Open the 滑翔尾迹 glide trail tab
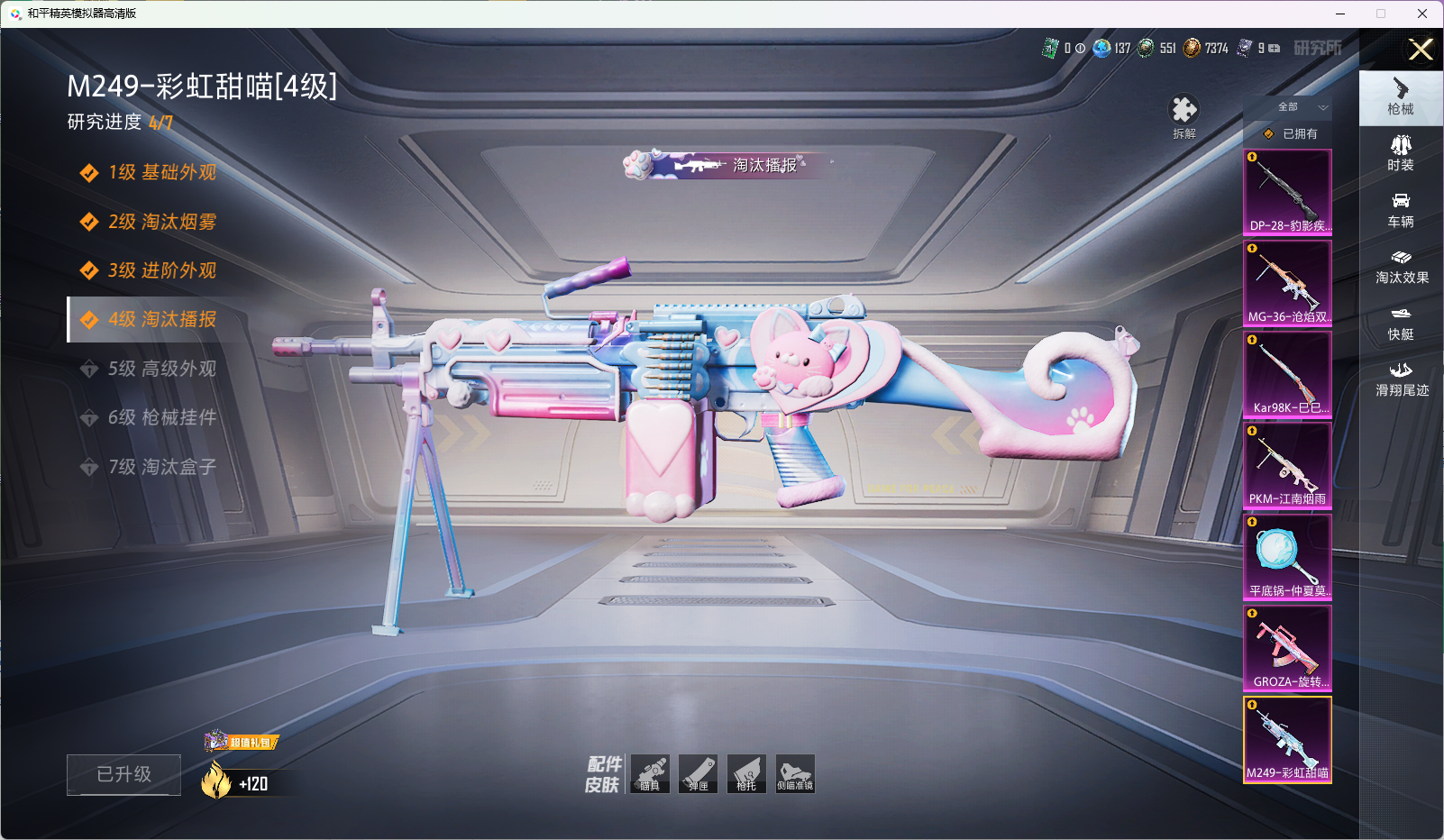Image resolution: width=1444 pixels, height=840 pixels. 1401,379
